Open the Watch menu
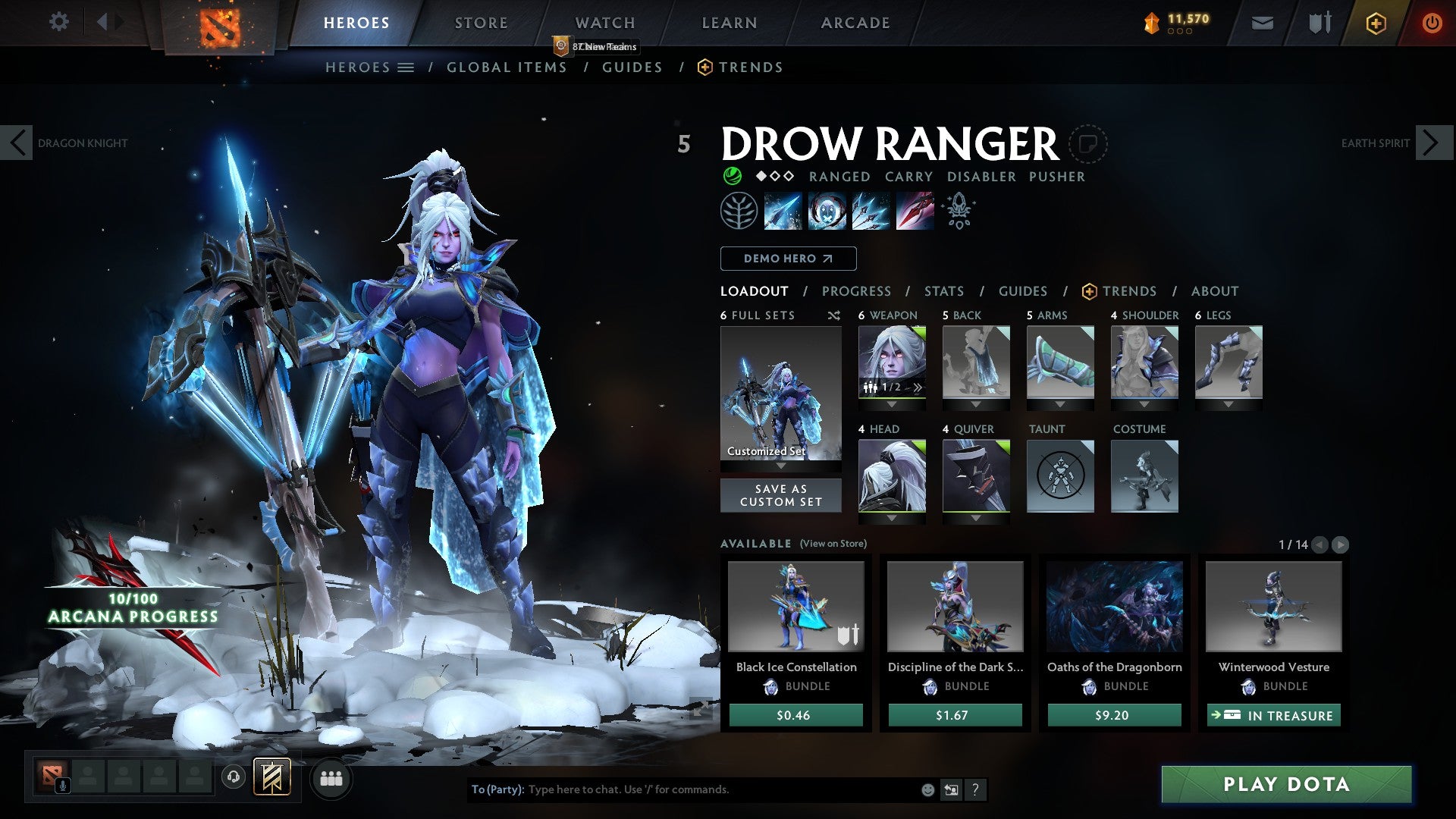This screenshot has width=1456, height=819. [x=604, y=23]
